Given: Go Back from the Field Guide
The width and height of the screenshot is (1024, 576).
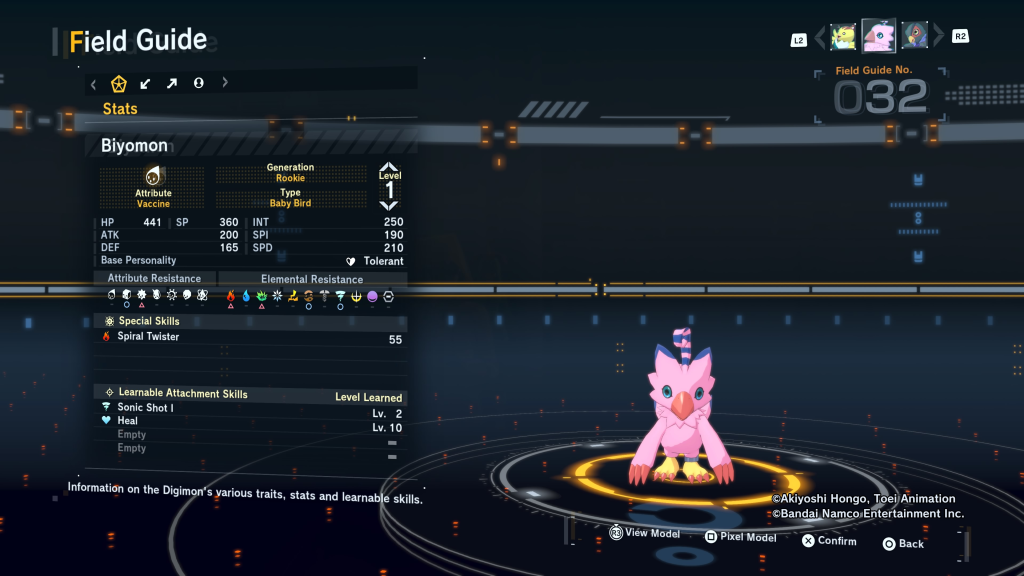Looking at the screenshot, I should [903, 544].
